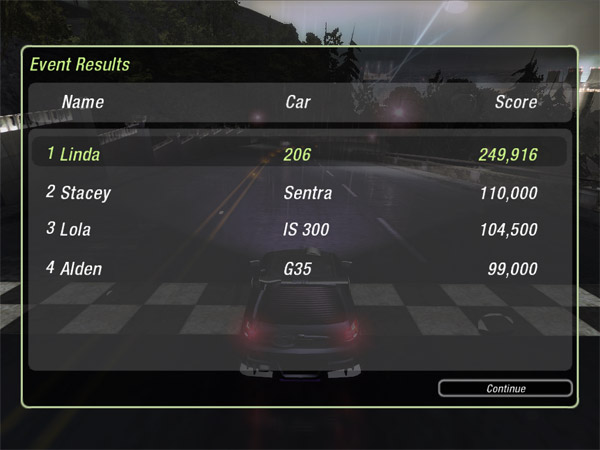
Task: Click the Continue button
Action: coord(505,388)
